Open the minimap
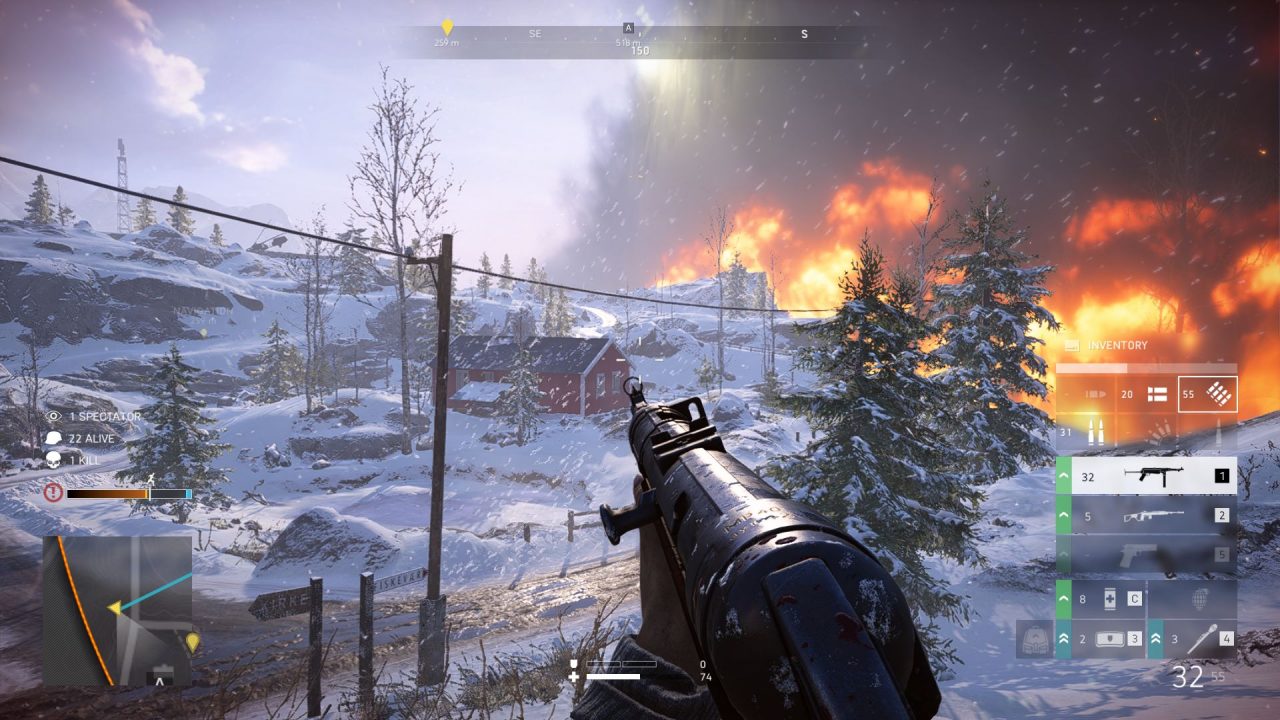 pyautogui.click(x=117, y=610)
